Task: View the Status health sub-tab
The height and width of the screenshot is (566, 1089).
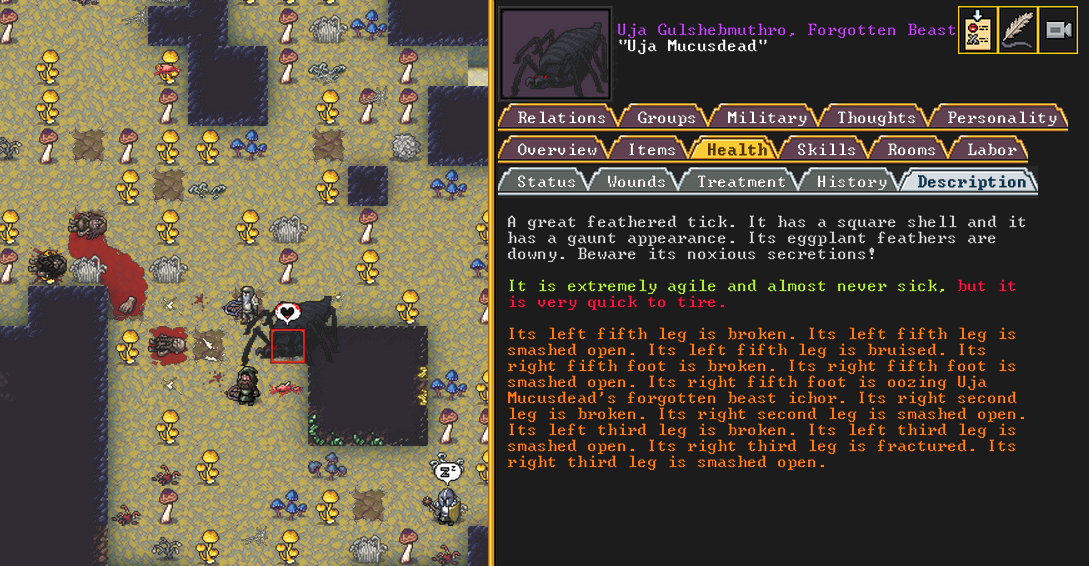Action: 546,182
